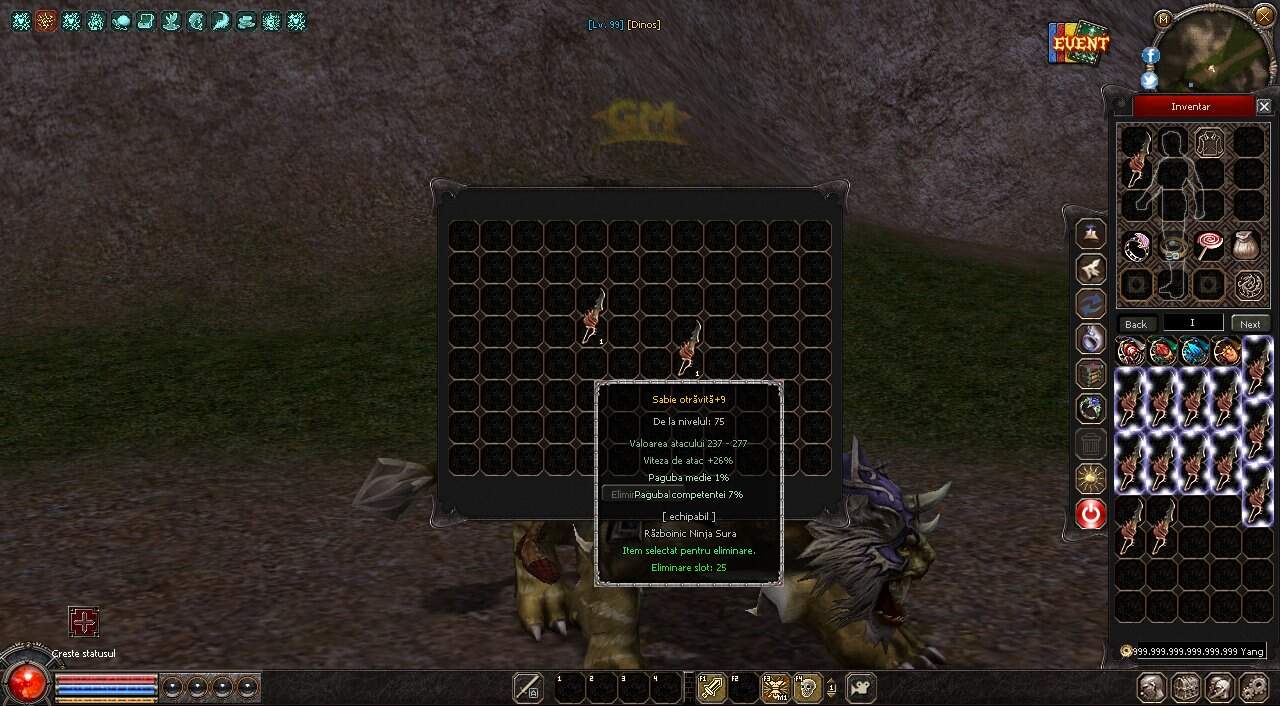Close the Inventar window
The height and width of the screenshot is (706, 1280).
(1264, 106)
